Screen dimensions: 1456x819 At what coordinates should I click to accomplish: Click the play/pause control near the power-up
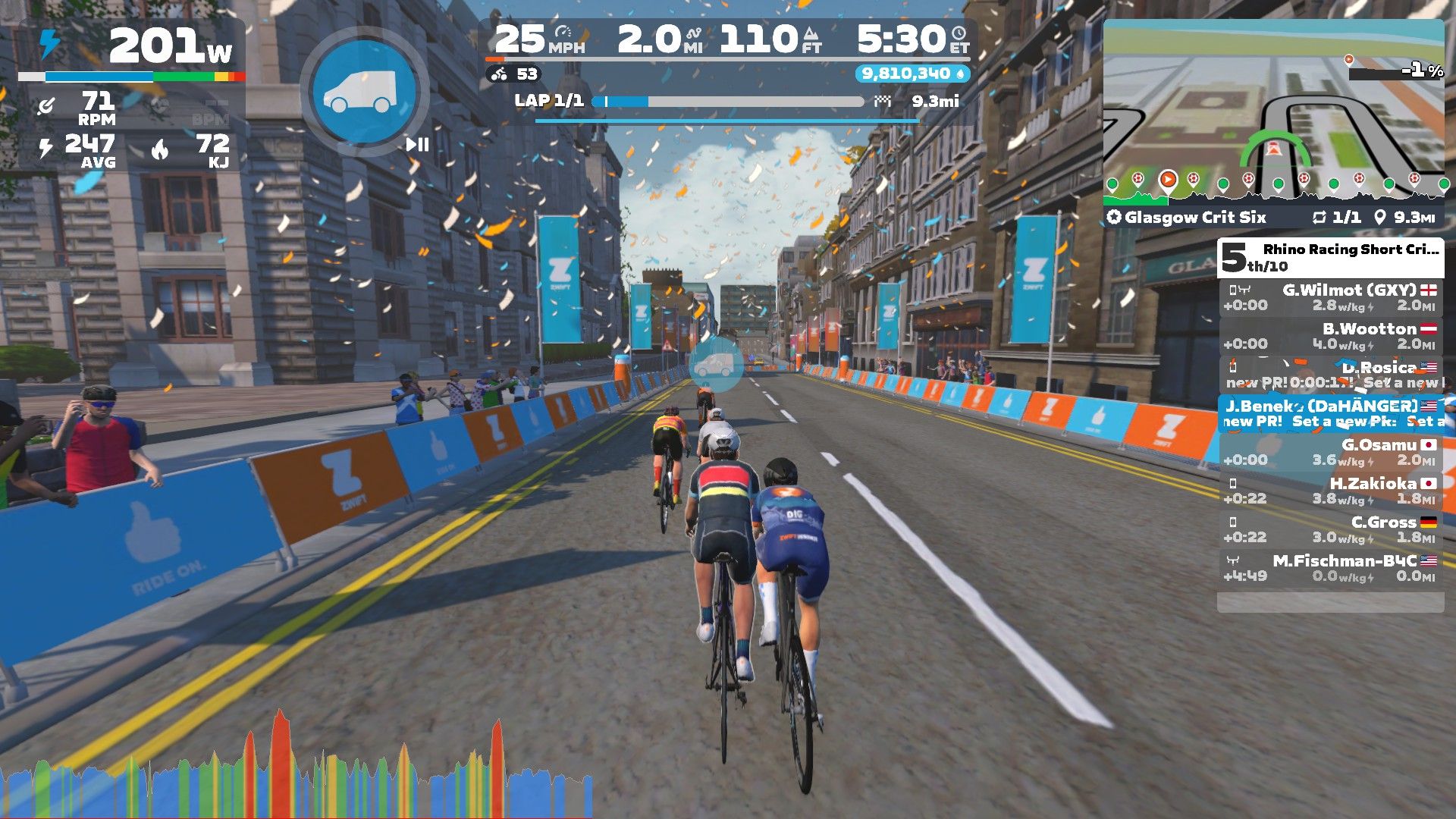coord(417,144)
